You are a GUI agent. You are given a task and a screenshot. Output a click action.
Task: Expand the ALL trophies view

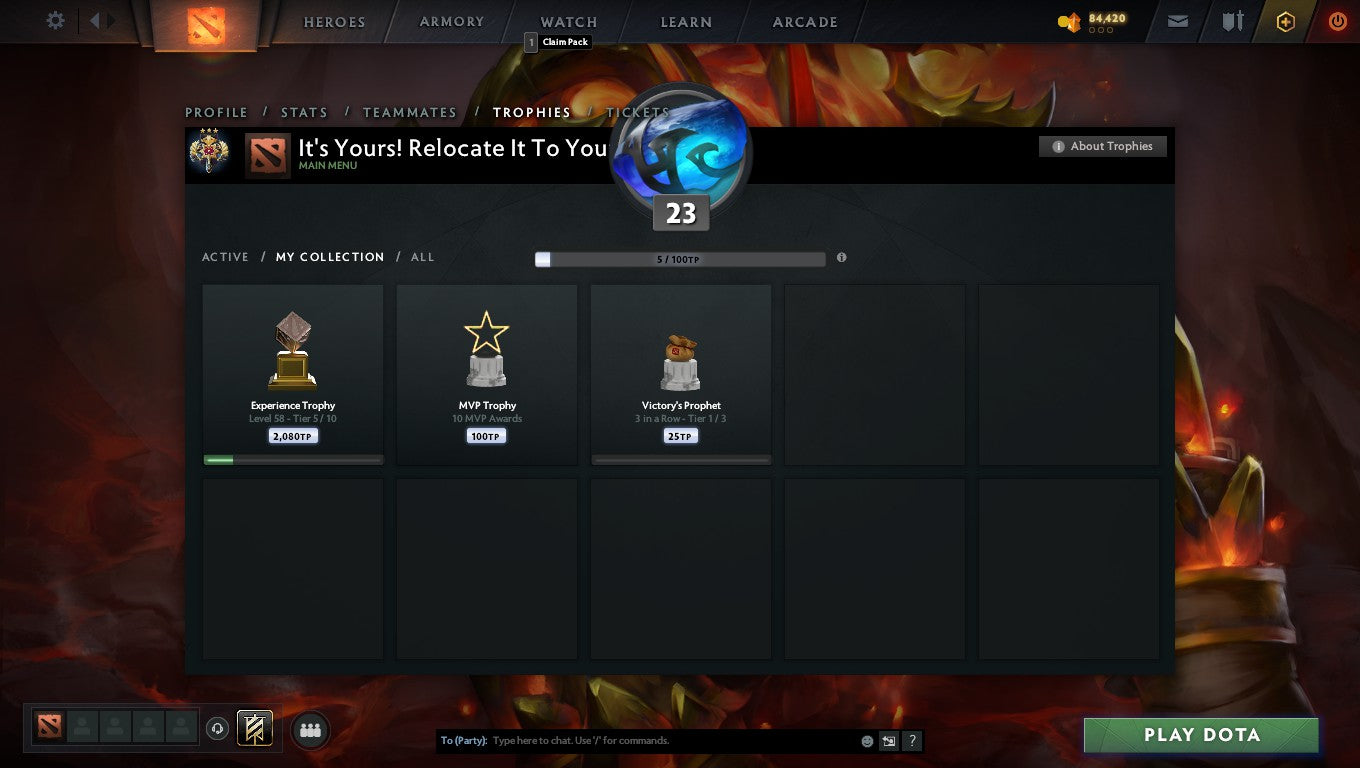tap(422, 257)
